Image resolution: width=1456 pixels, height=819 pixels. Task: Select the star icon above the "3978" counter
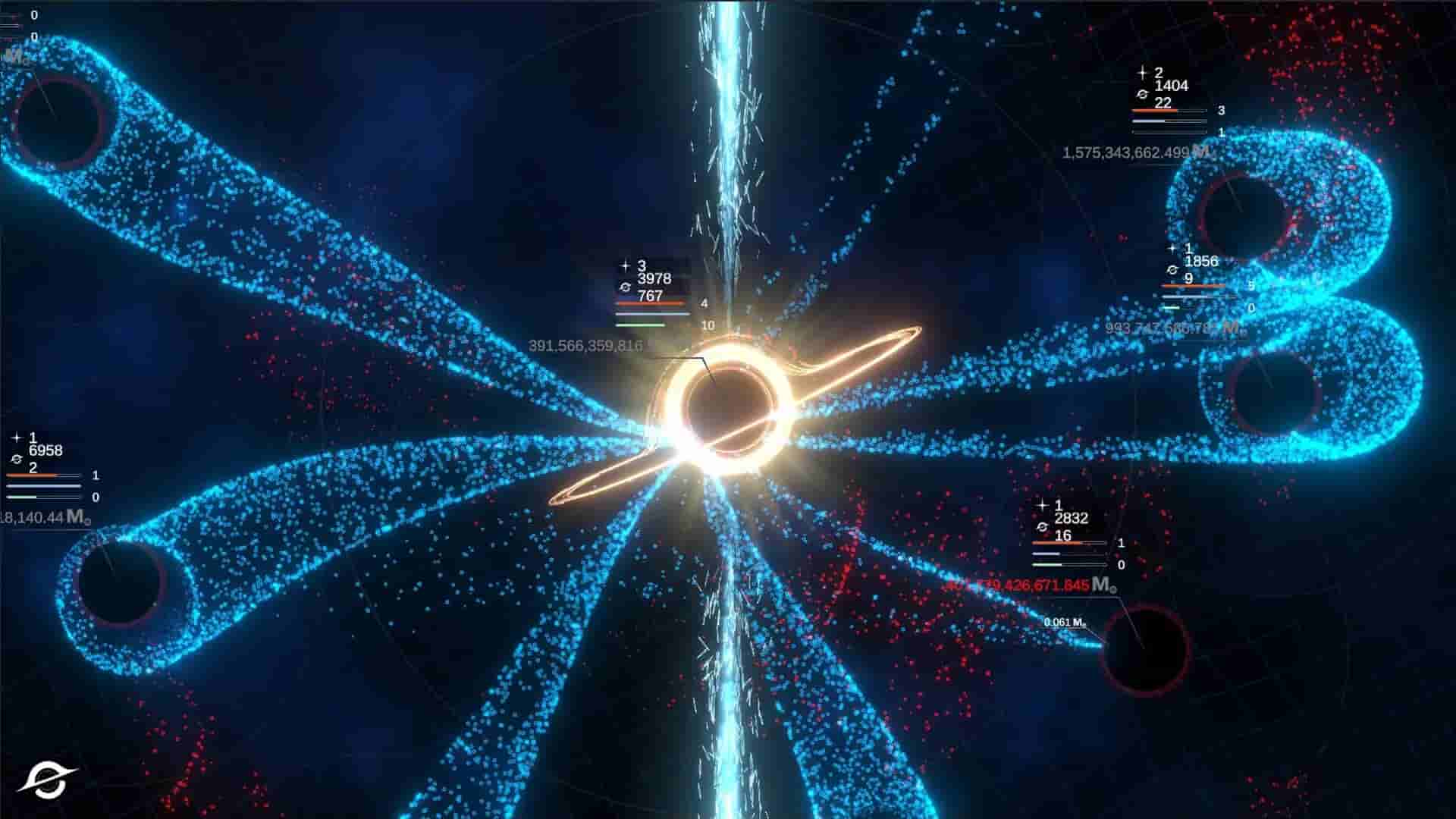pyautogui.click(x=626, y=265)
